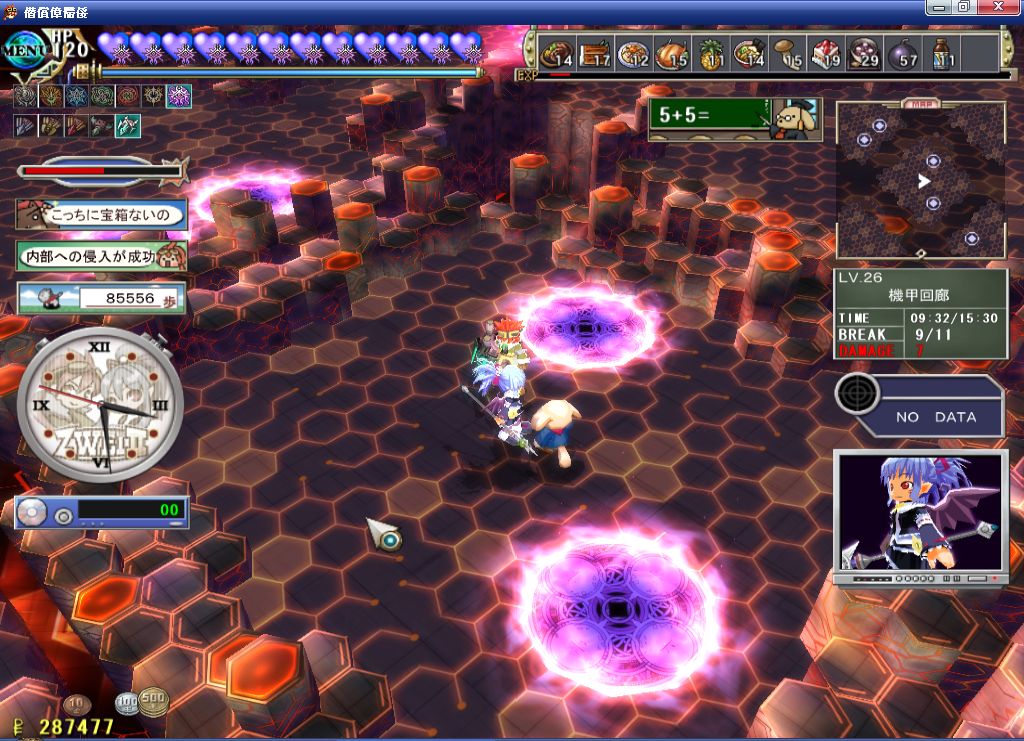Click the treasure chest hint message widget
1024x741 pixels.
click(101, 214)
